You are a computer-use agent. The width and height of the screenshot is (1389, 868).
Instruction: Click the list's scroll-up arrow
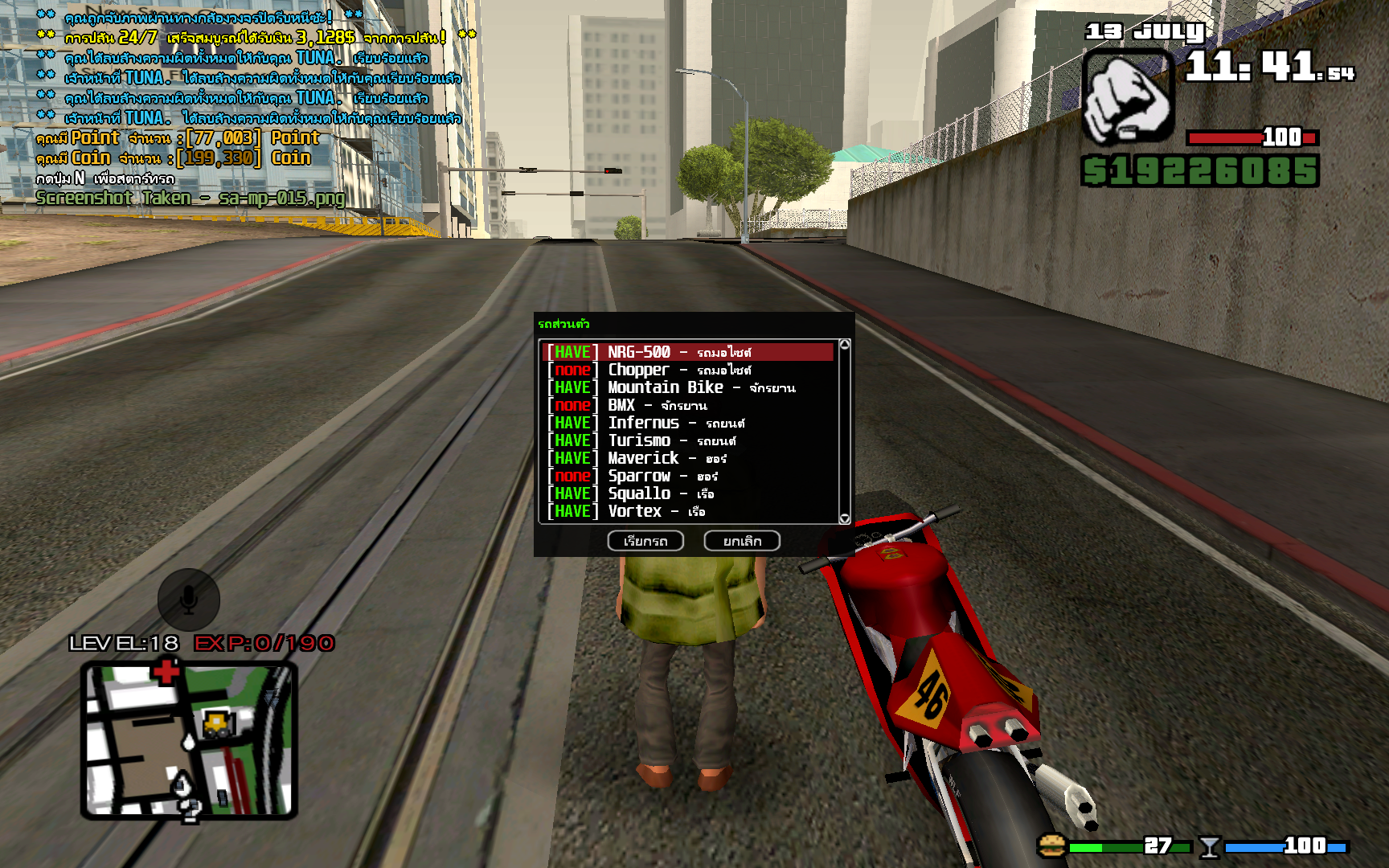tap(844, 345)
